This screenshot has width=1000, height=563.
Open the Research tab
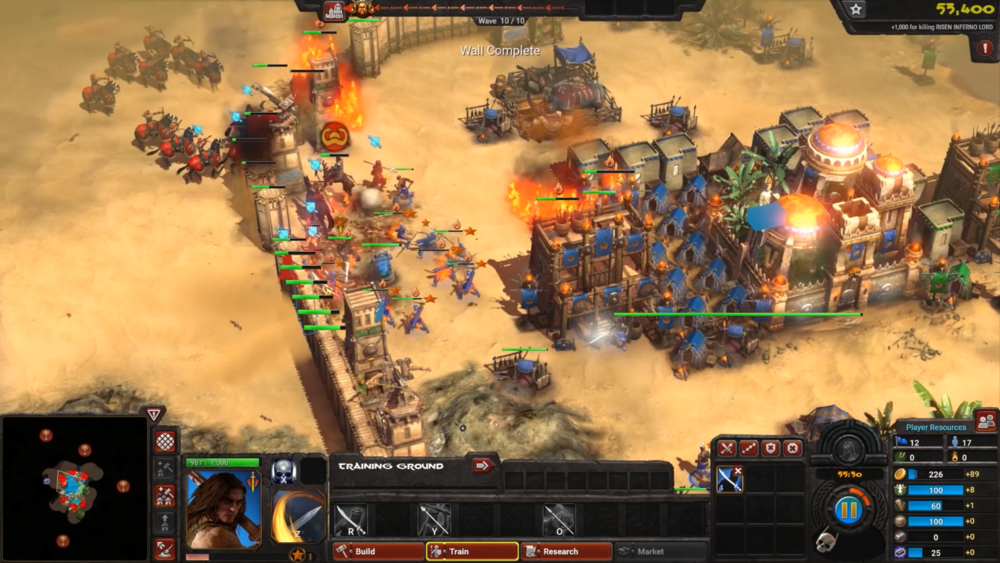(565, 551)
